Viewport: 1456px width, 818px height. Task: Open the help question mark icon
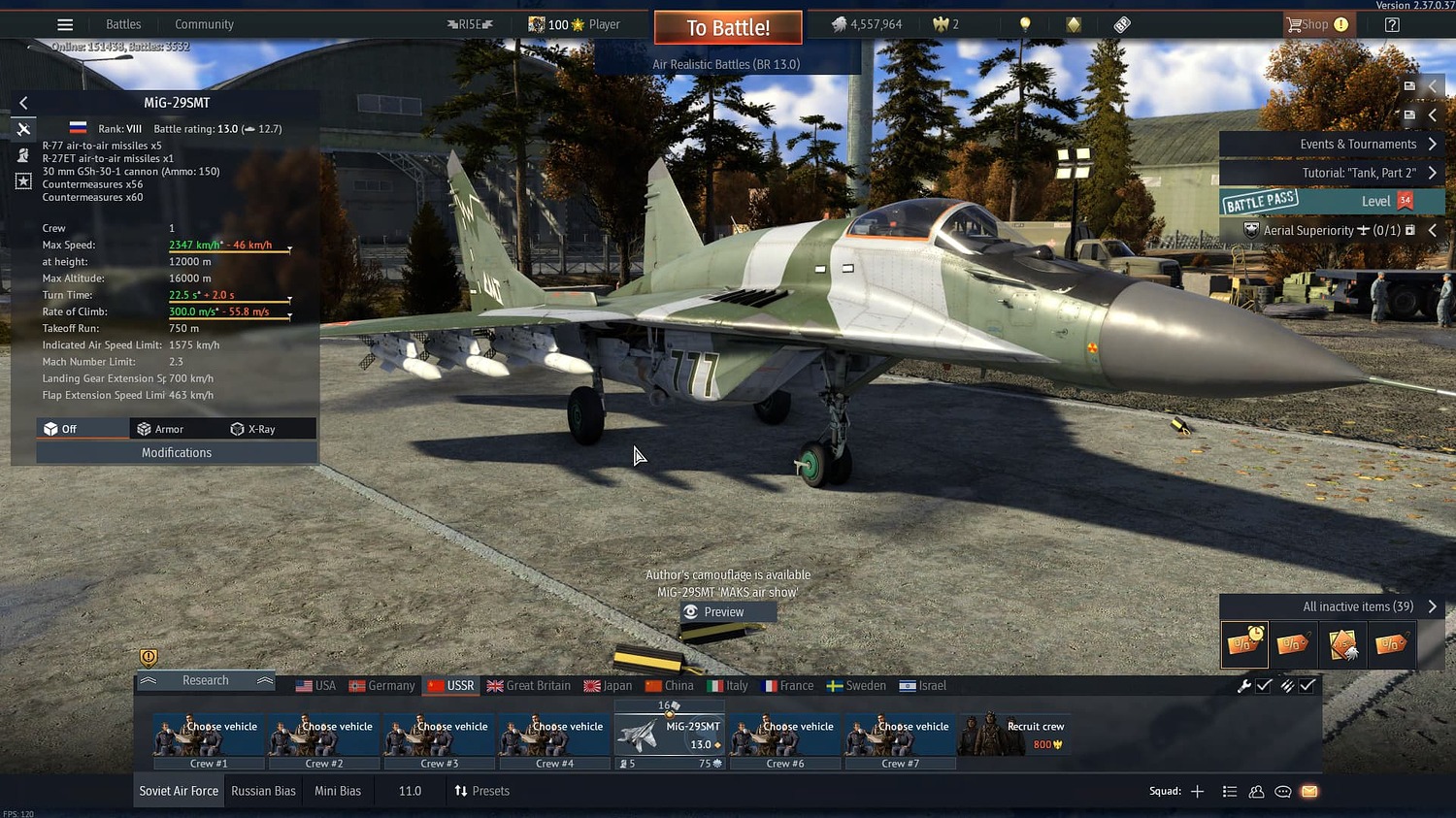pos(1392,24)
